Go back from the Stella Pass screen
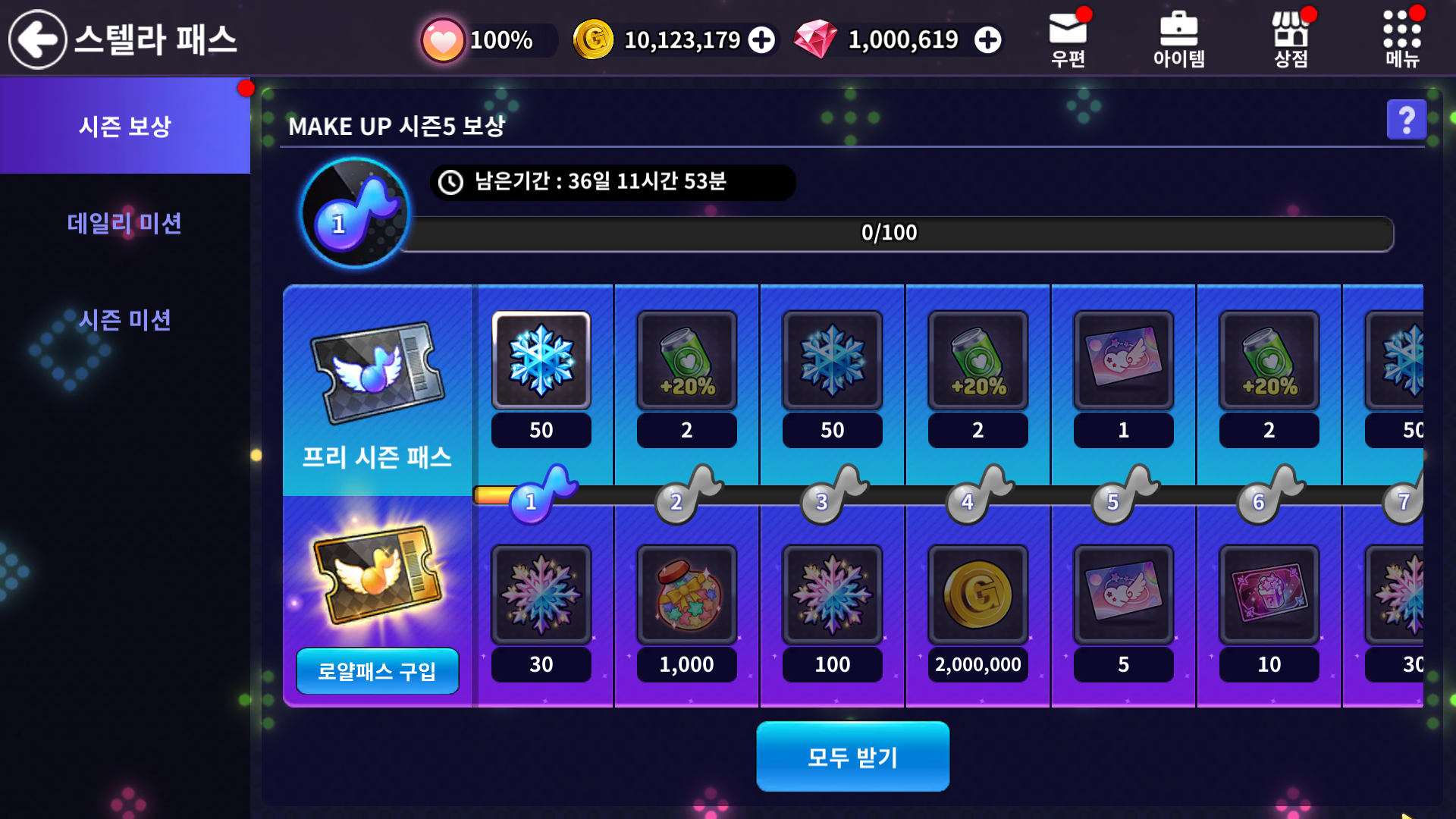Viewport: 1456px width, 819px height. point(38,39)
